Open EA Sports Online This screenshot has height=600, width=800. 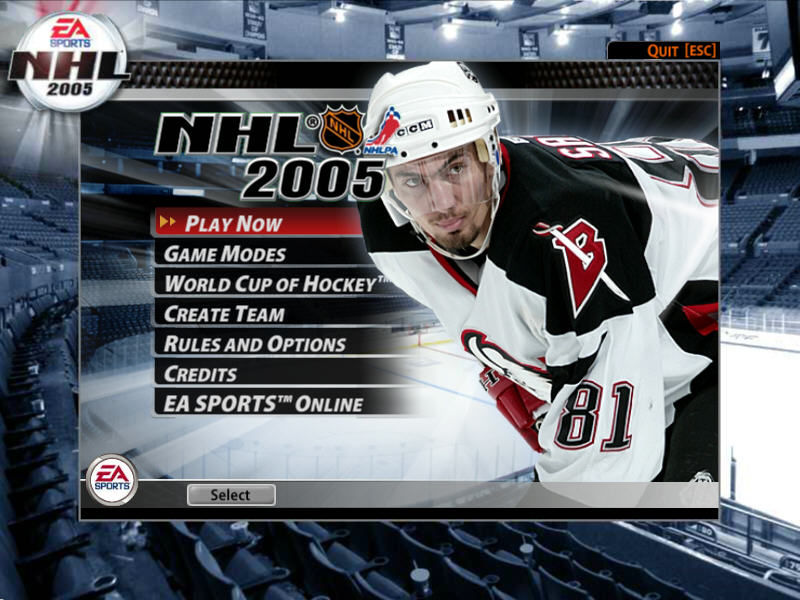[263, 404]
